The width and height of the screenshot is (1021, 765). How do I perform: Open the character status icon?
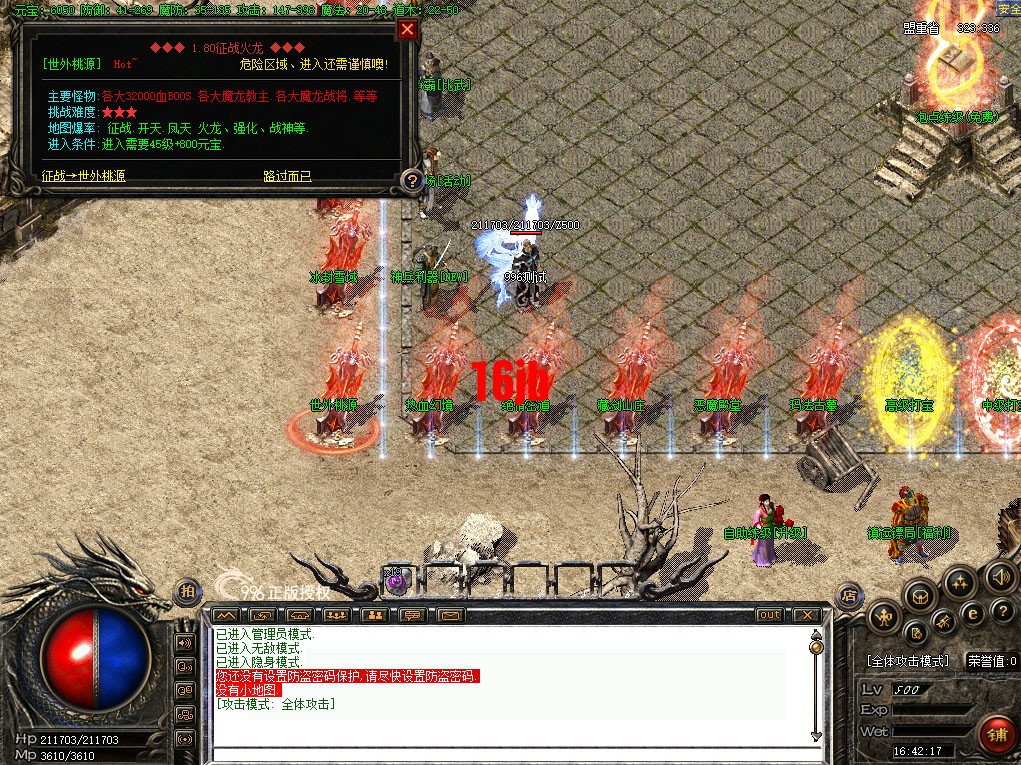click(x=884, y=617)
